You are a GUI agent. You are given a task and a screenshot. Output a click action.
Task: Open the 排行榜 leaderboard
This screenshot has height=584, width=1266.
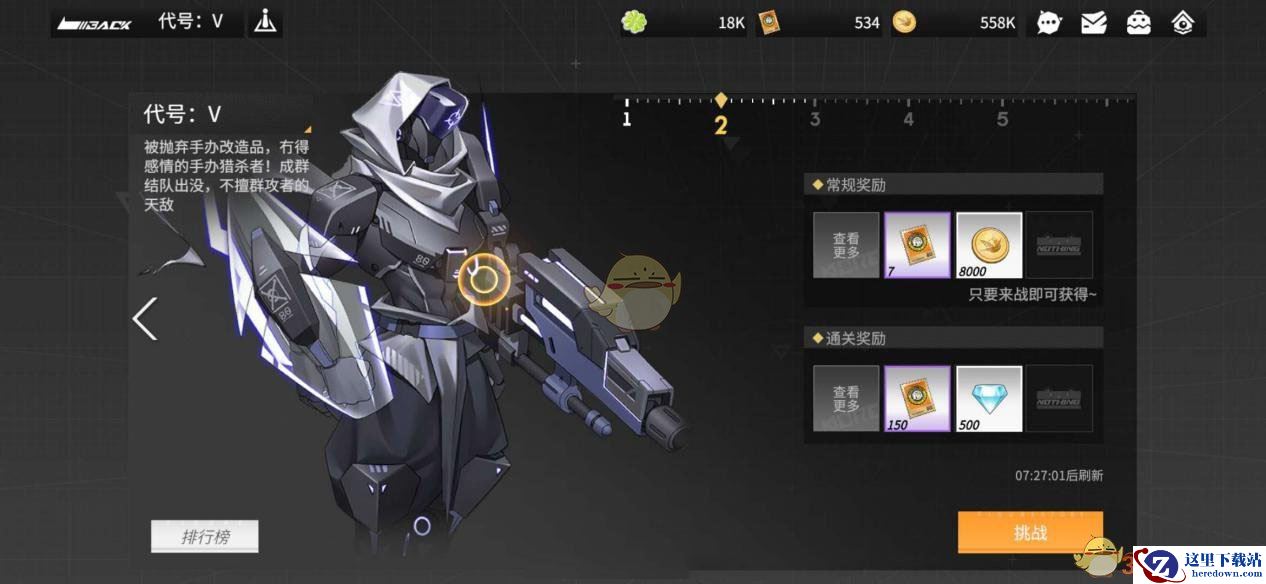click(x=205, y=537)
